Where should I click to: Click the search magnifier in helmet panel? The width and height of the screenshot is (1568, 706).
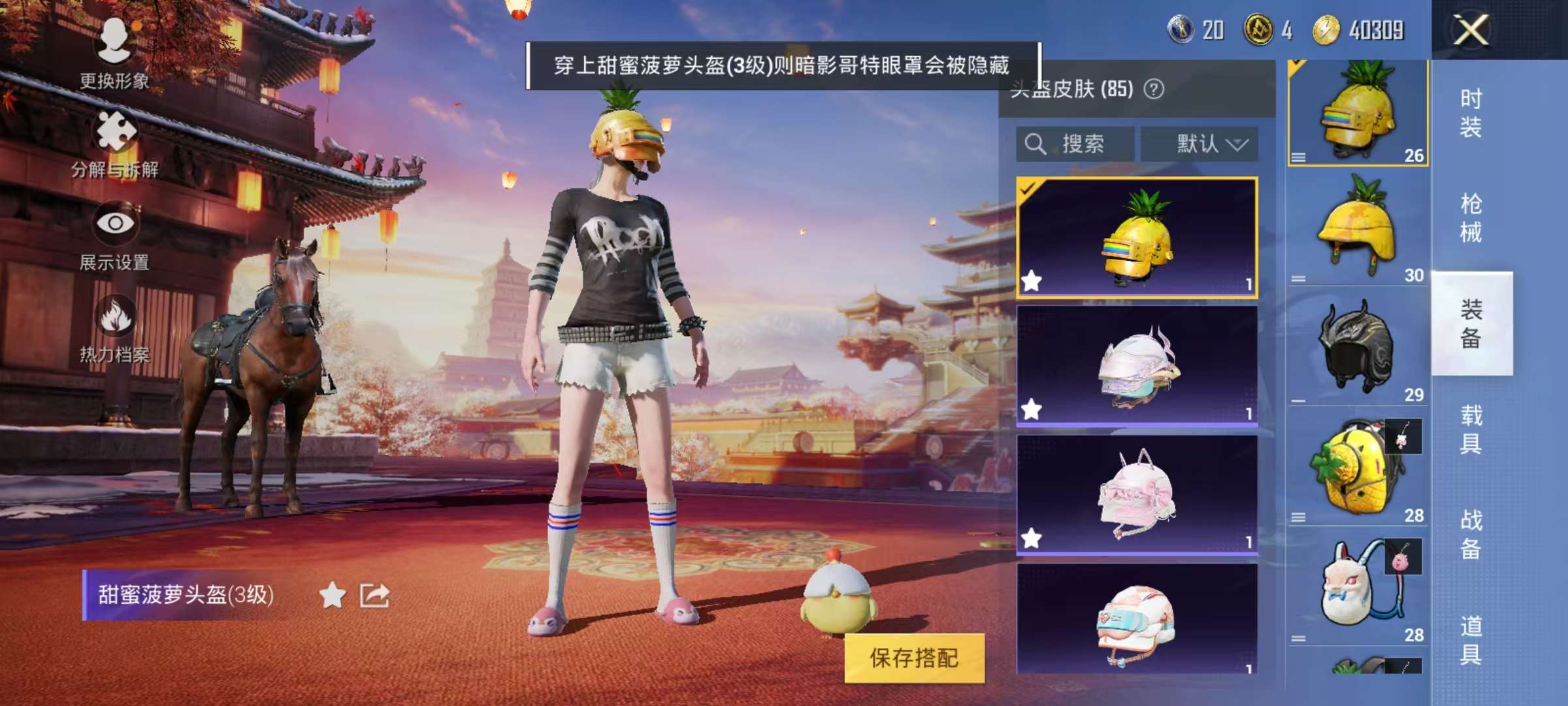tap(1036, 144)
